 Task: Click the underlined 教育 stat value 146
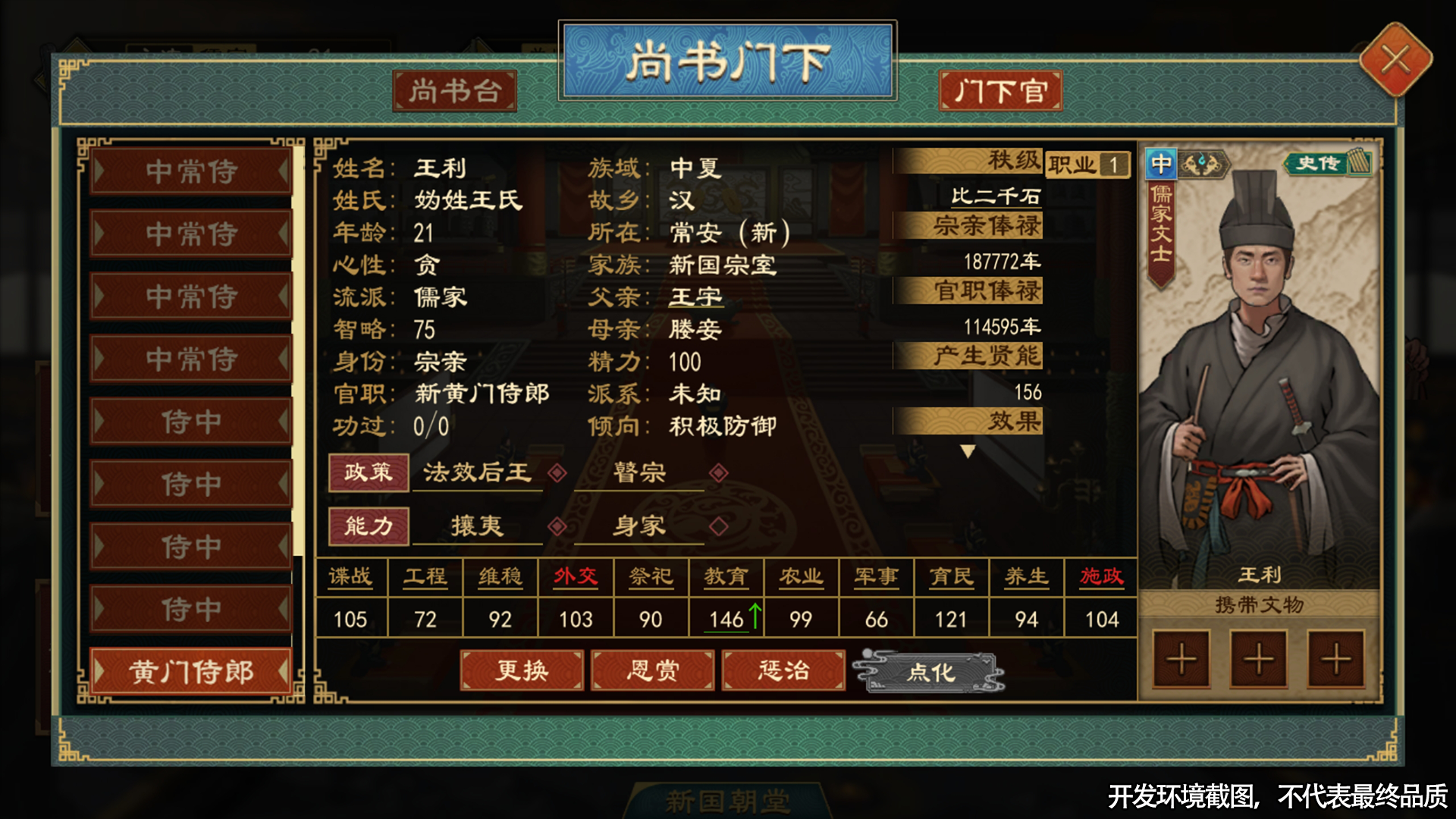[x=726, y=619]
